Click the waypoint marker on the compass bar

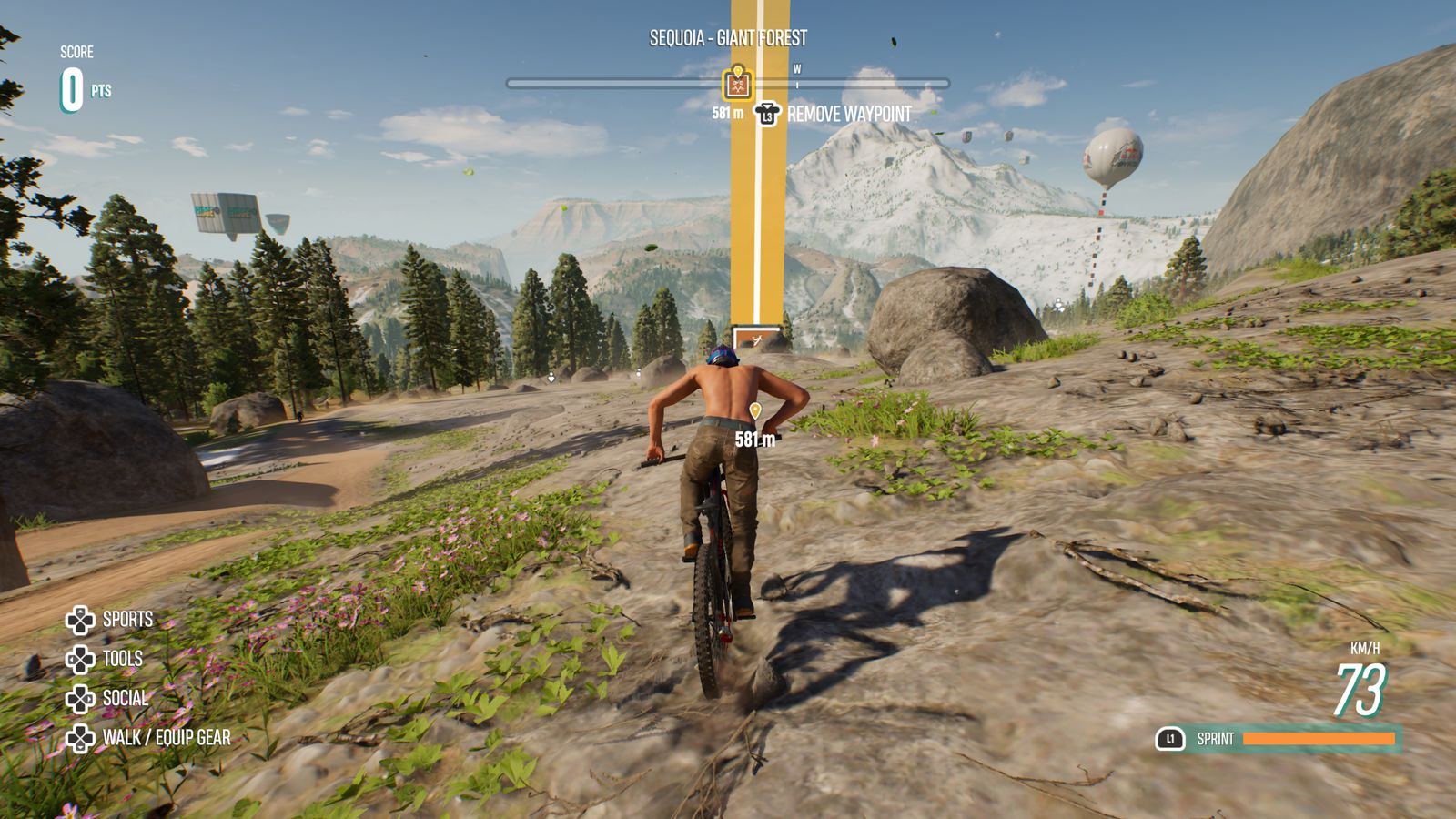click(737, 84)
